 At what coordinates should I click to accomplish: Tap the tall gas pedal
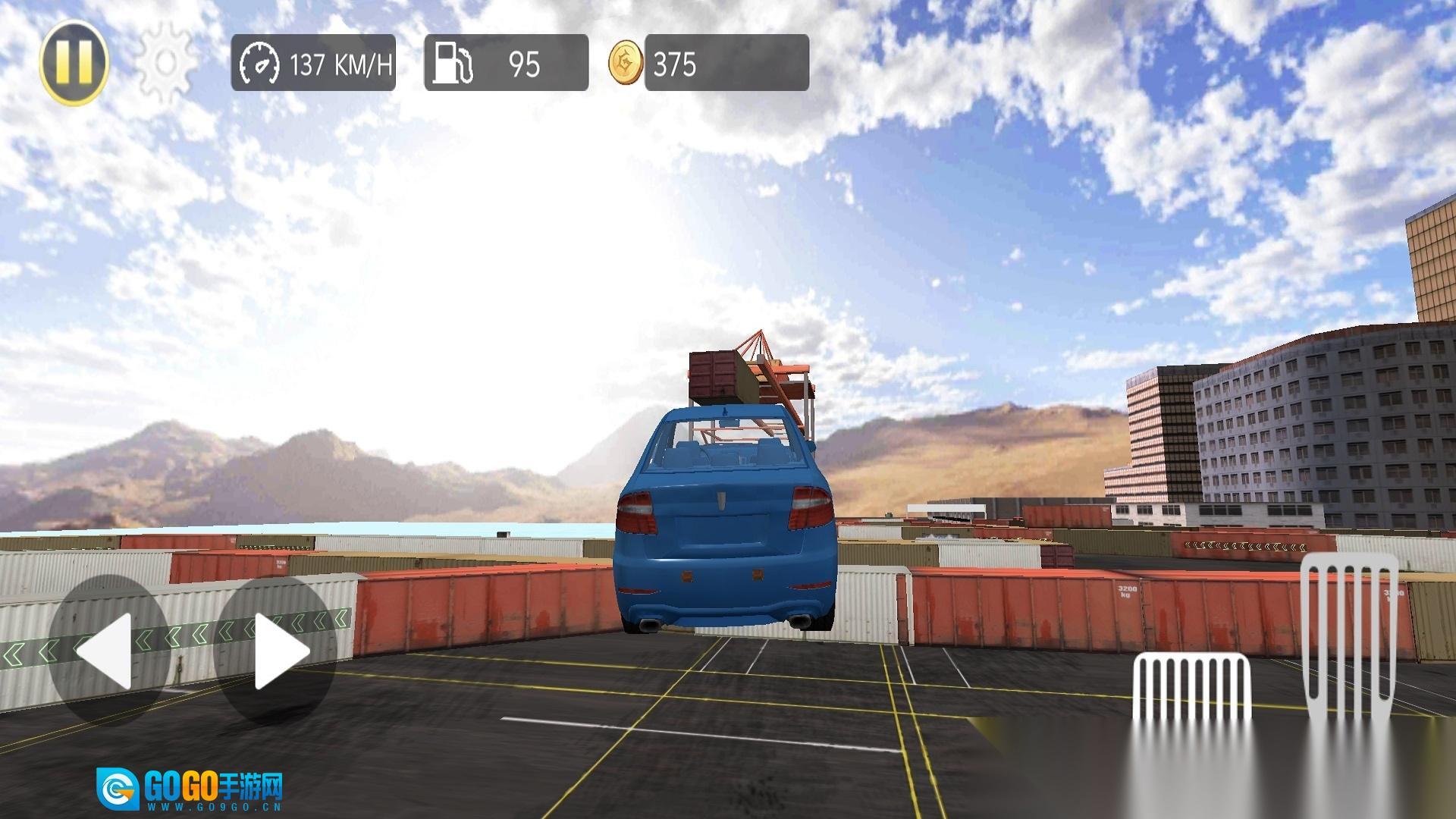[1350, 637]
